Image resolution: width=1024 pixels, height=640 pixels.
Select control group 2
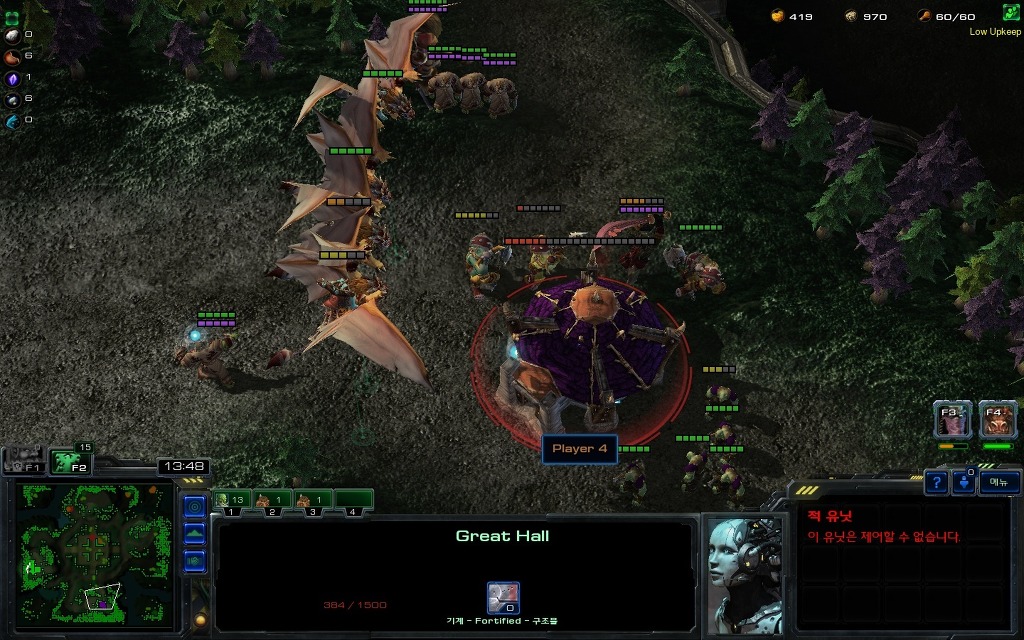272,500
